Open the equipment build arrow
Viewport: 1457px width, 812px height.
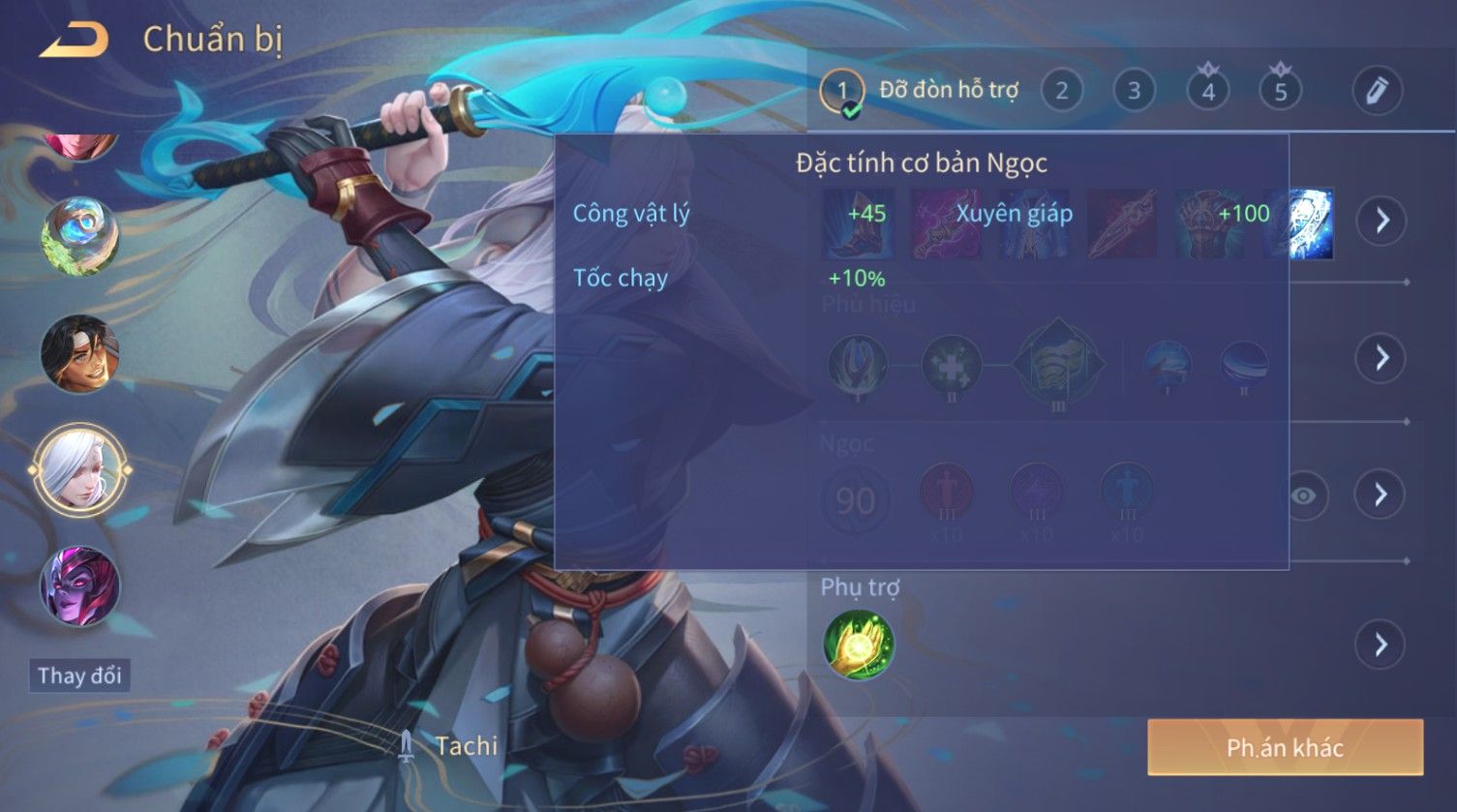(x=1381, y=221)
